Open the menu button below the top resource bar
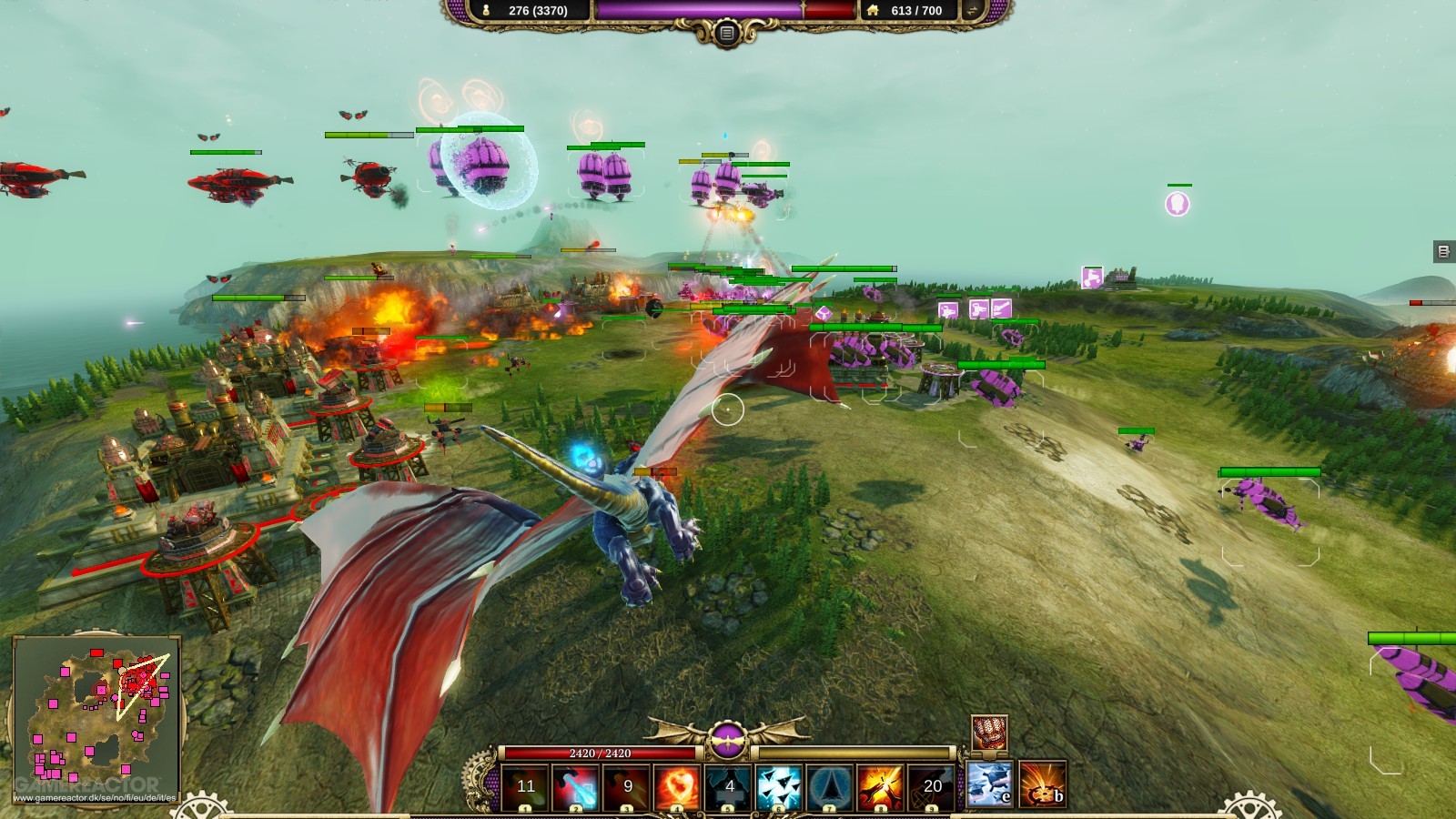 pyautogui.click(x=726, y=32)
